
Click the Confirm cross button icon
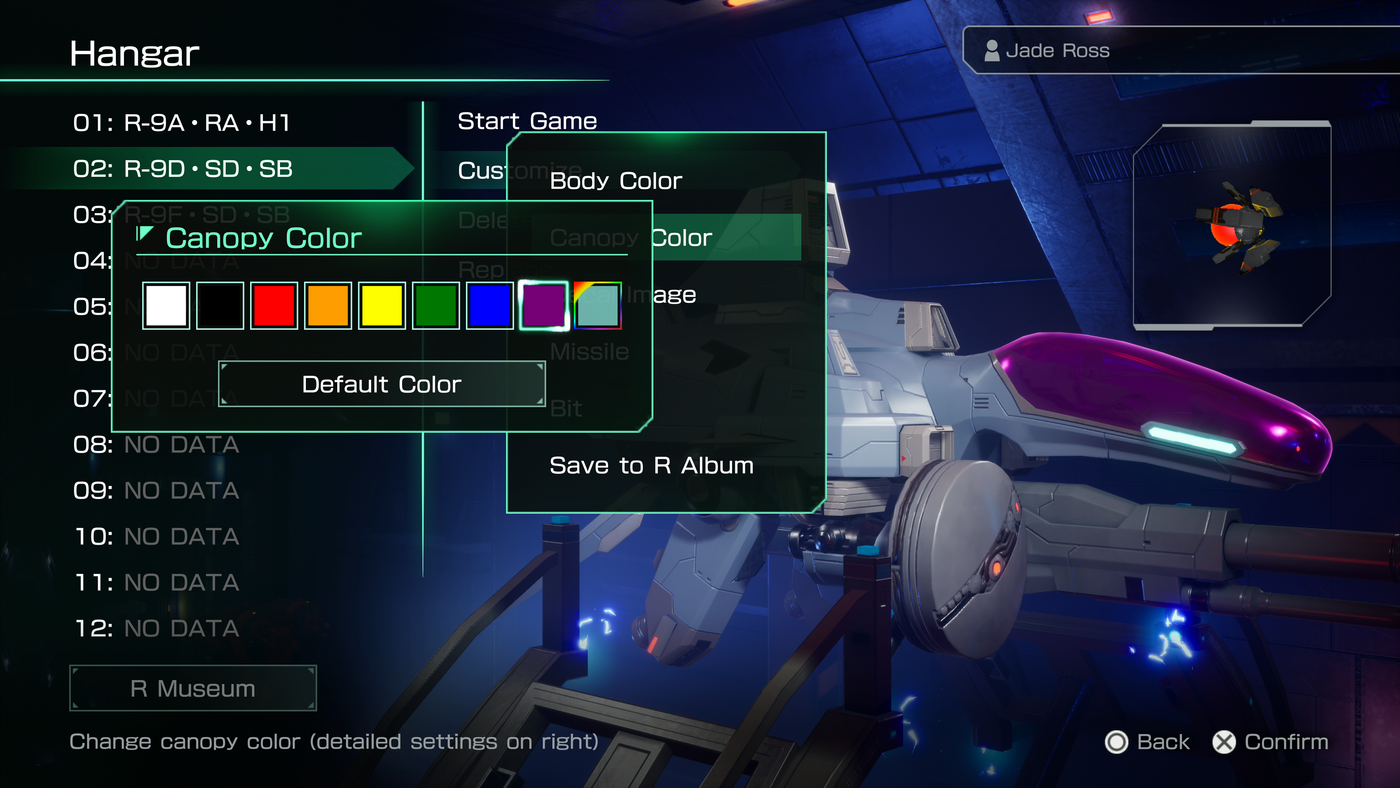pos(1223,742)
